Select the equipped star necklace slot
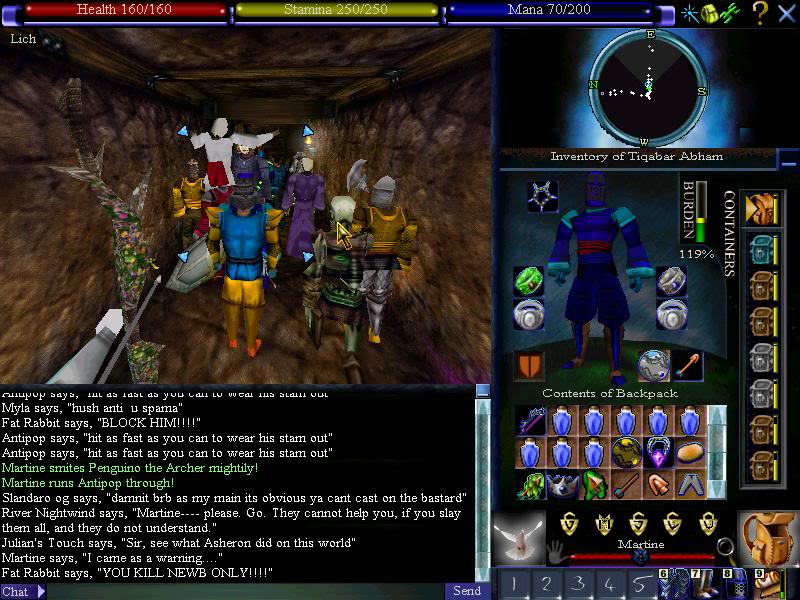Screen dimensions: 800x600 coord(543,196)
